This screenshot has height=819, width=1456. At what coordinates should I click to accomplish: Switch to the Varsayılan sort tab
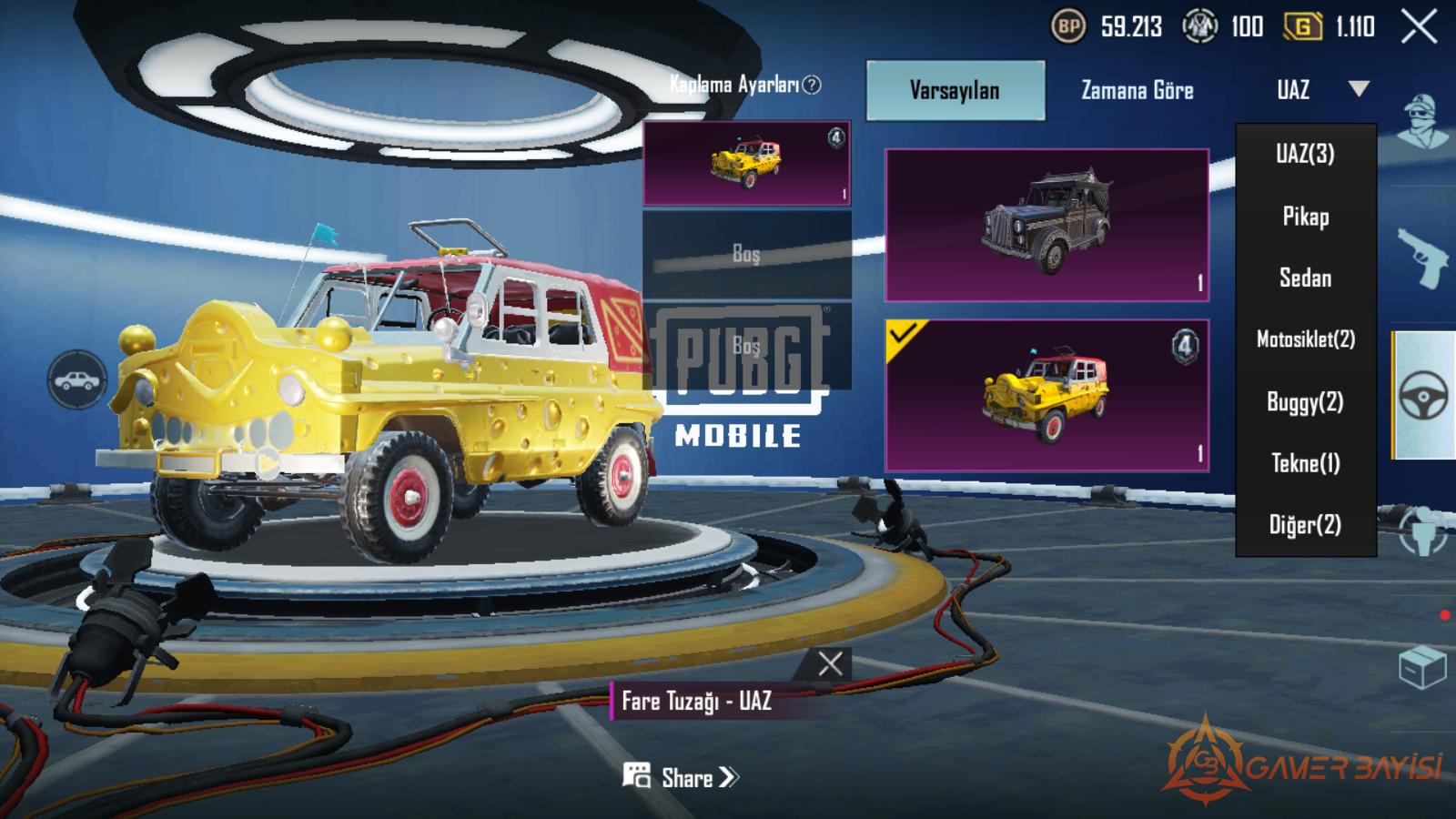click(x=955, y=90)
